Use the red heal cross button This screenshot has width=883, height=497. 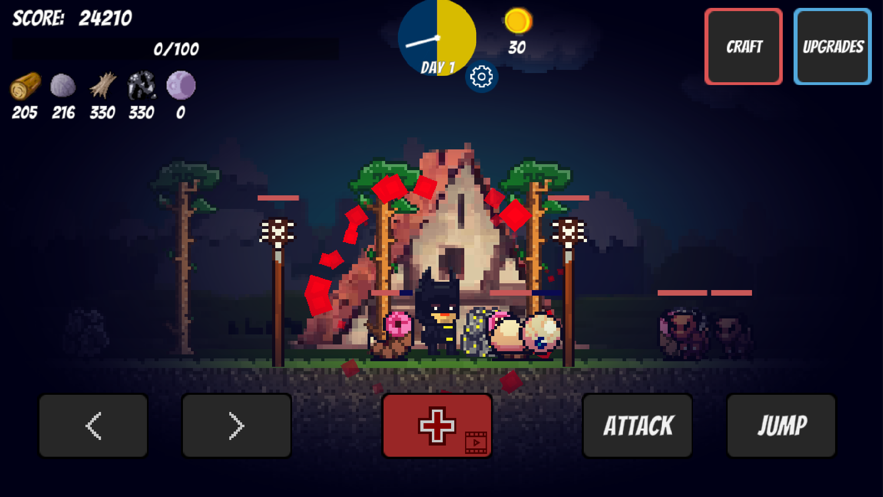[x=437, y=426]
